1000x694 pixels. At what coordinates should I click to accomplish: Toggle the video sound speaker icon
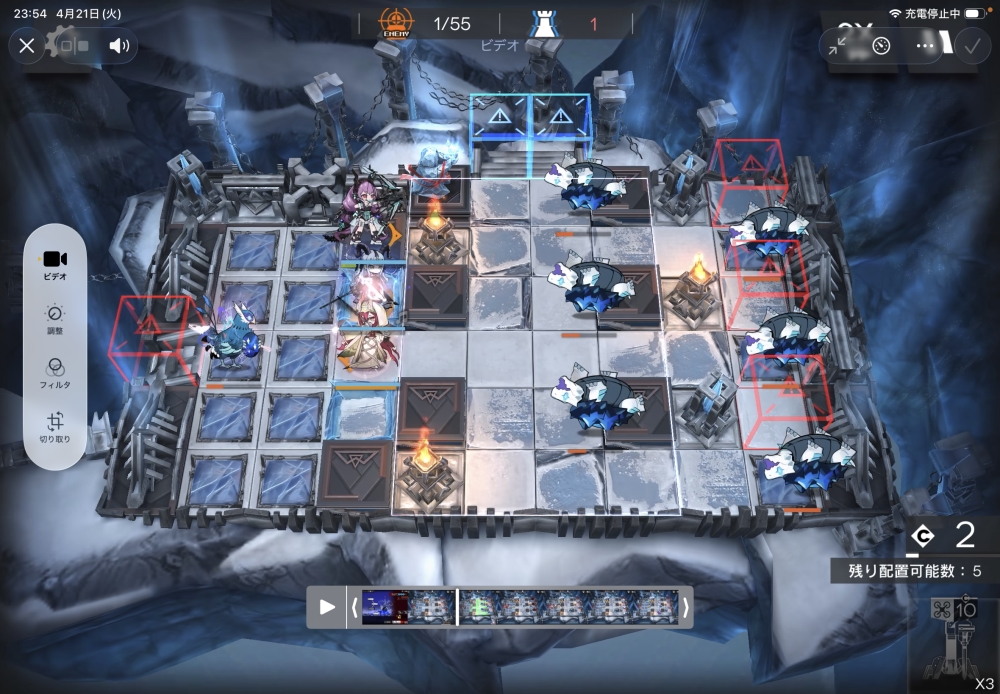[x=119, y=45]
